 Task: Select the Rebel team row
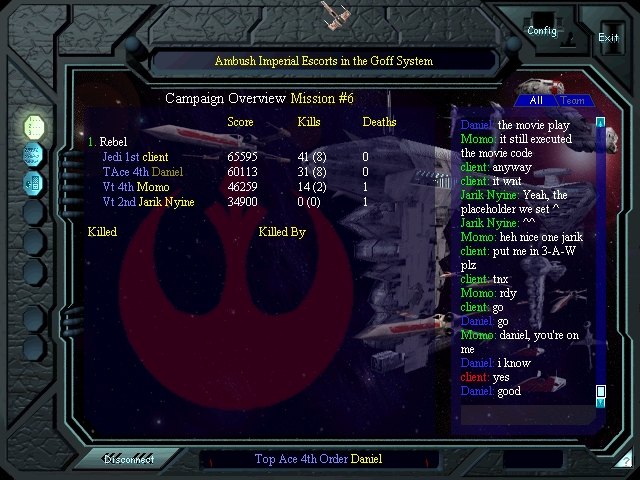tap(108, 142)
